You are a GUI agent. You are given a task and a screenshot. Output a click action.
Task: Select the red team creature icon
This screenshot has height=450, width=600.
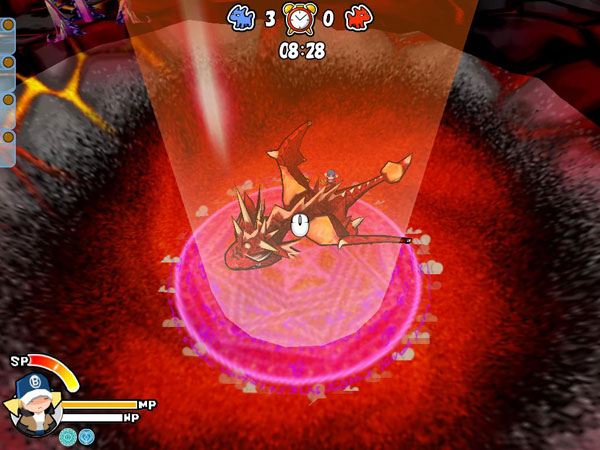coord(357,17)
